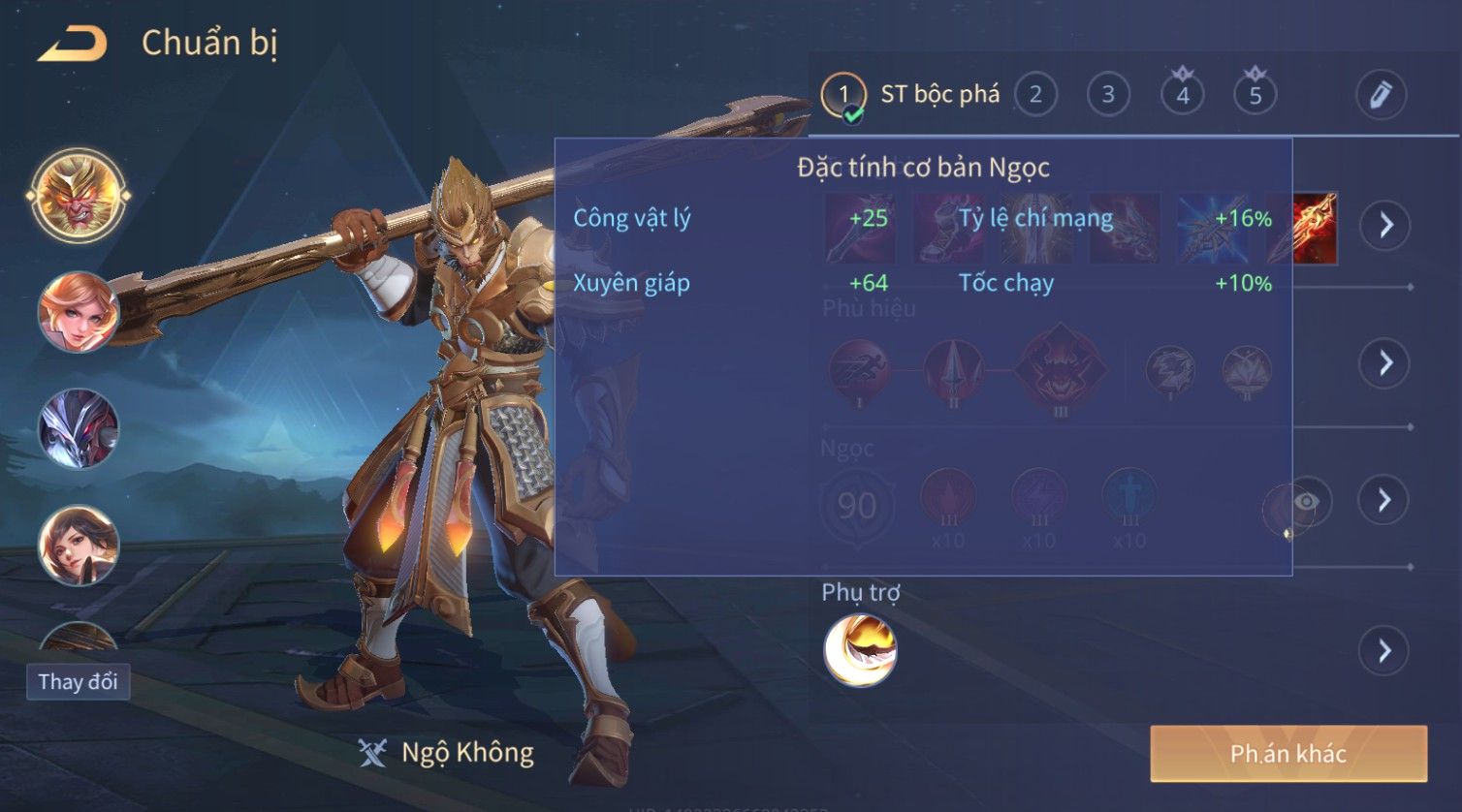Click the Thay đổi button
This screenshot has height=812, width=1462.
pos(78,682)
